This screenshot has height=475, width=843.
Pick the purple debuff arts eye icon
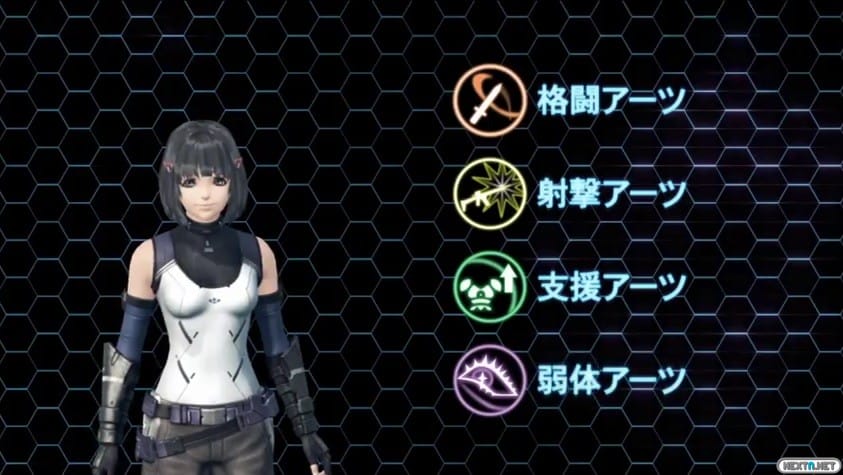click(x=485, y=378)
